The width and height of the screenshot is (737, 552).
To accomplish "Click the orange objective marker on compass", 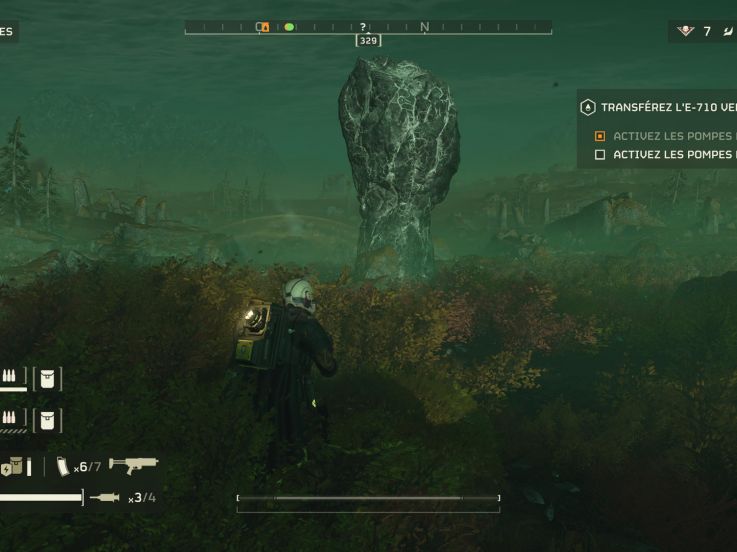I will [x=264, y=28].
